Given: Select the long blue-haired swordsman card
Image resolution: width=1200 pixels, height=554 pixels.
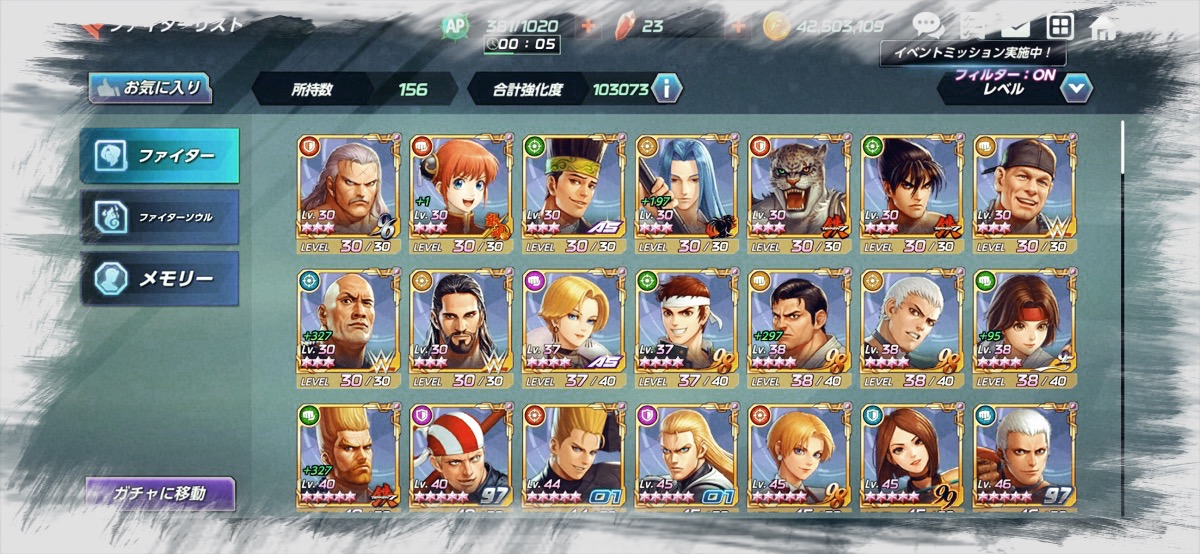Looking at the screenshot, I should [x=686, y=194].
